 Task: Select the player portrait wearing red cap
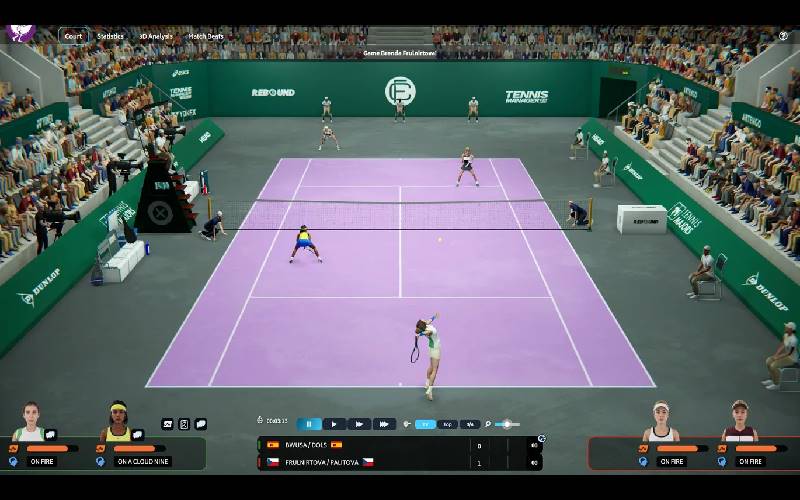pyautogui.click(x=739, y=421)
